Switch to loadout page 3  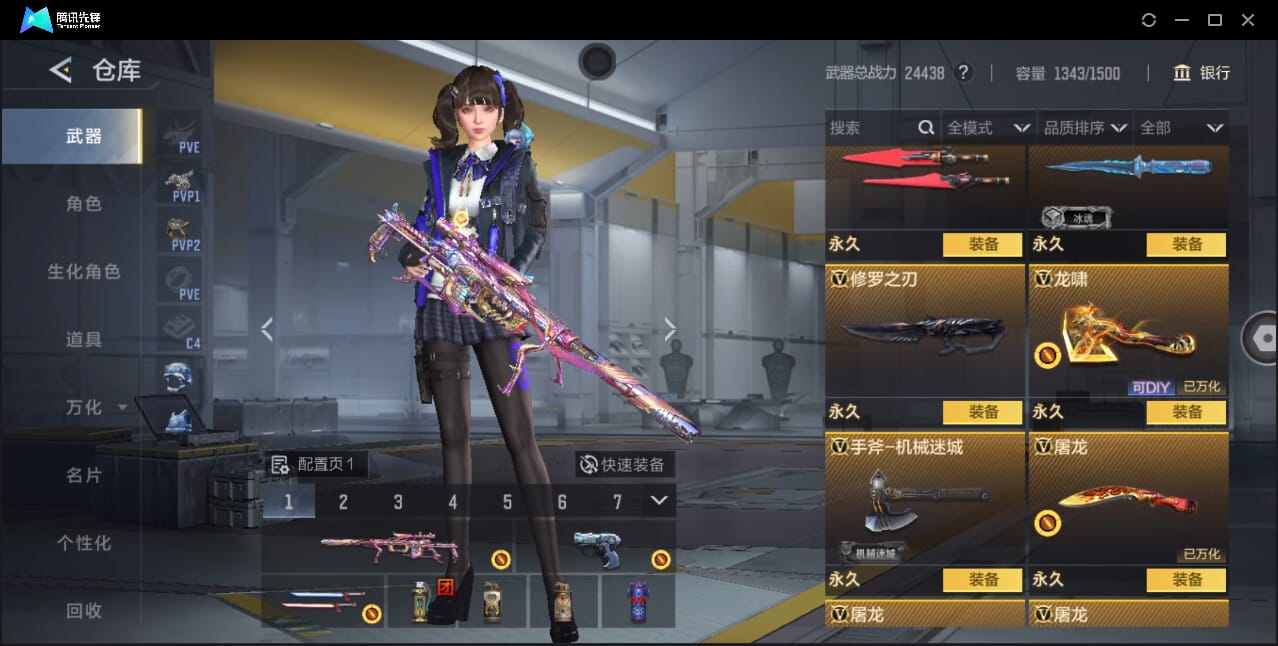pos(398,502)
